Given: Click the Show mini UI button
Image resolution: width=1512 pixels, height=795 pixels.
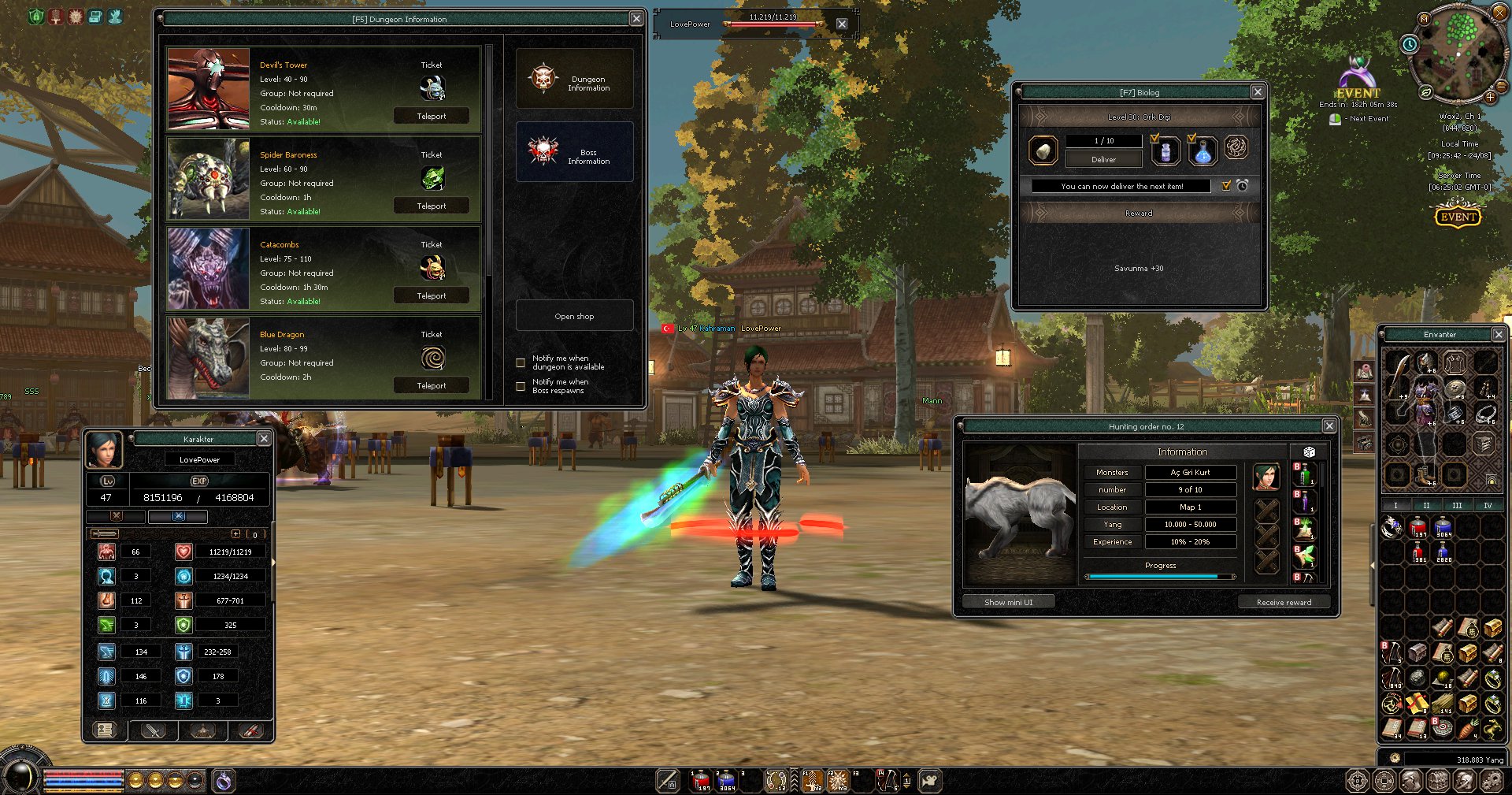Looking at the screenshot, I should [x=1008, y=602].
